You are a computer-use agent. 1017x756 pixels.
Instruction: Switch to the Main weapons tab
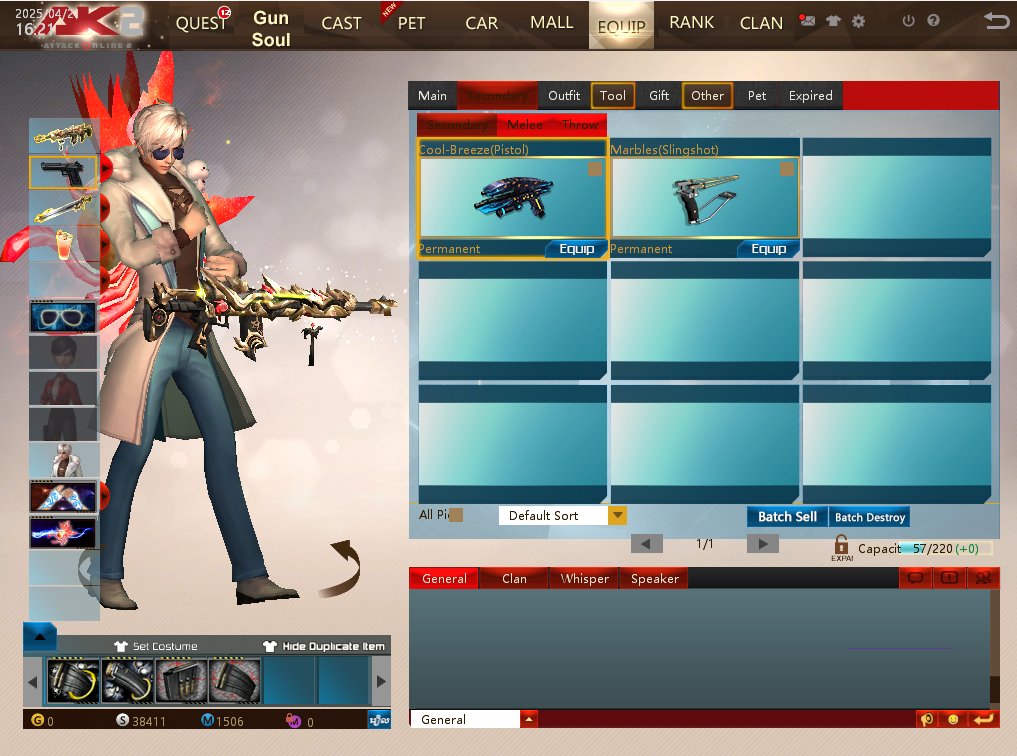pos(432,96)
